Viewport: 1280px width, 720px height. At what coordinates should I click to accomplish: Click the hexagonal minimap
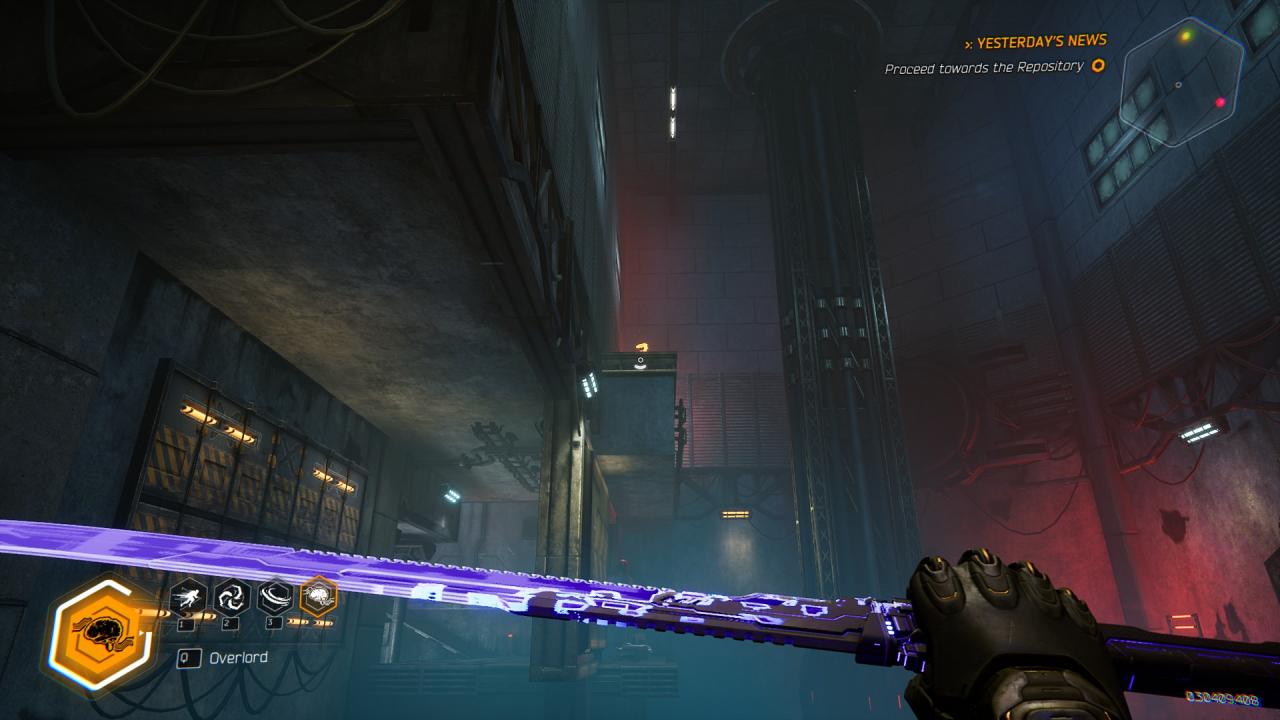[x=1181, y=82]
